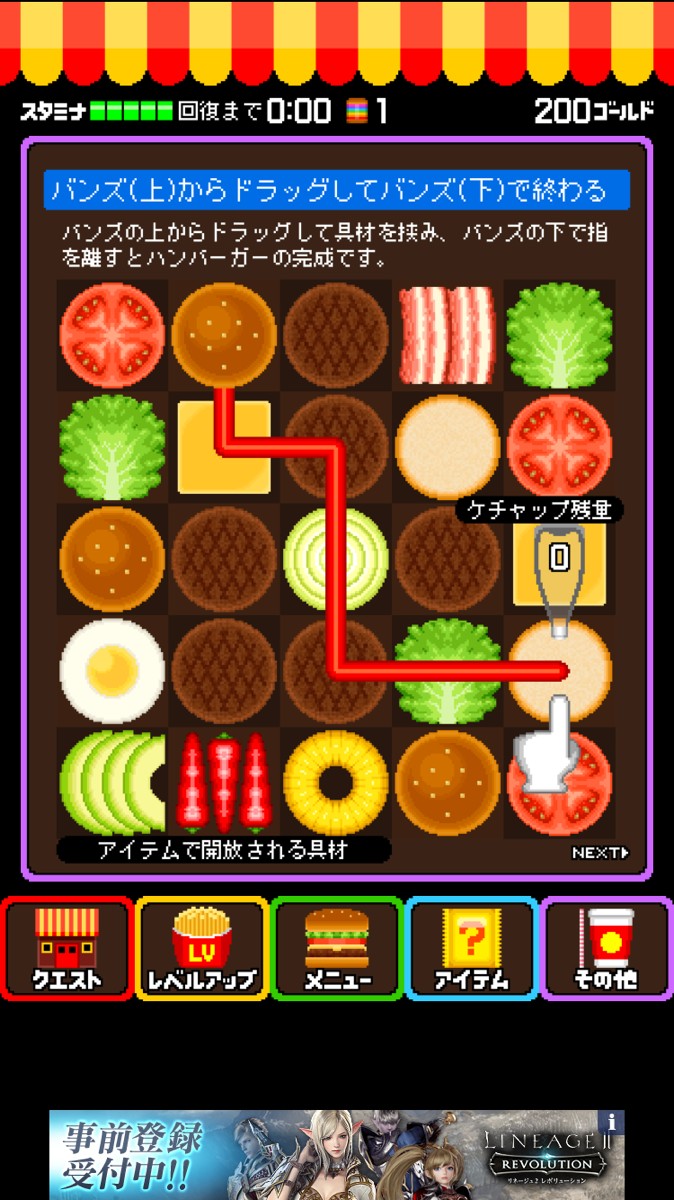Open the ad info icon
The height and width of the screenshot is (1200, 674).
click(612, 1121)
